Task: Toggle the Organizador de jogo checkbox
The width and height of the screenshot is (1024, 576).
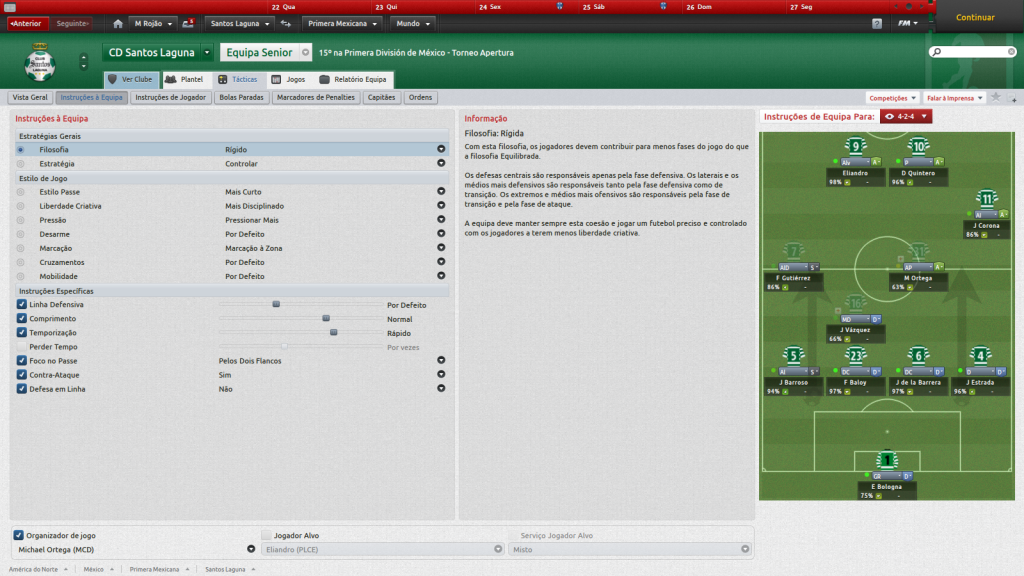Action: pos(19,535)
